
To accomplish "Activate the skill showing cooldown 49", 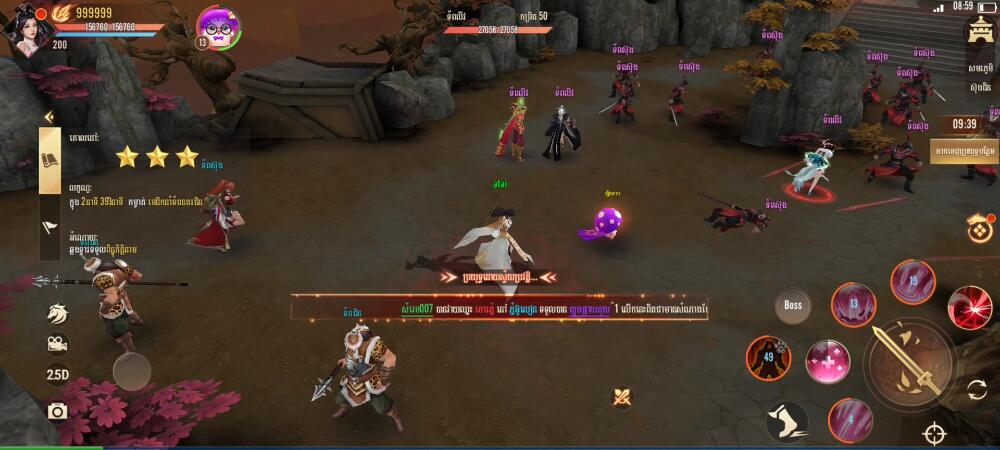I will 768,357.
